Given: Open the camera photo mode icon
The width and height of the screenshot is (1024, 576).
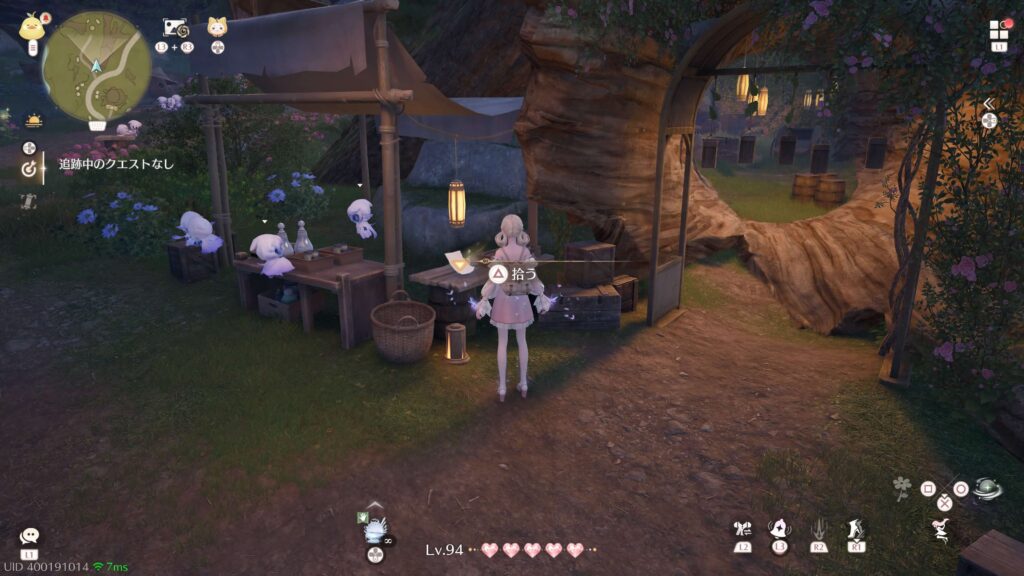Looking at the screenshot, I should click(x=175, y=28).
